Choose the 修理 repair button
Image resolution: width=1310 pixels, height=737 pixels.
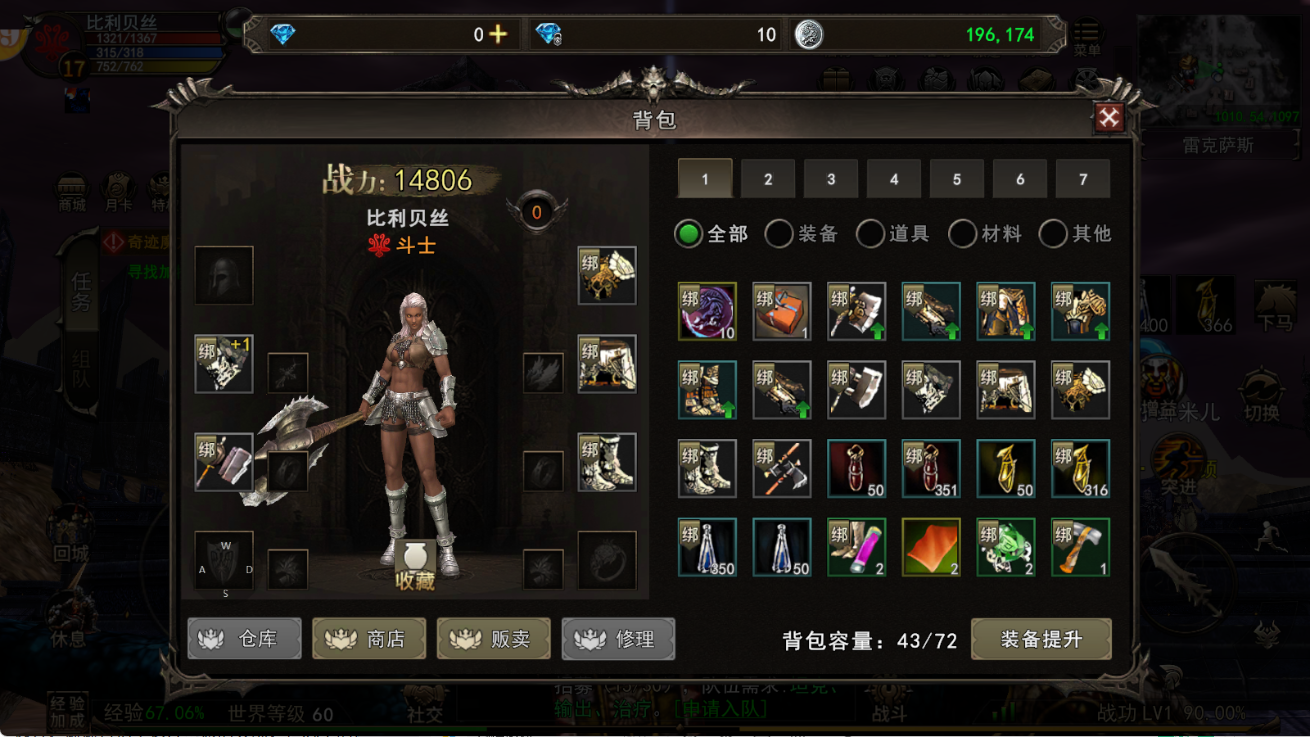click(x=618, y=639)
